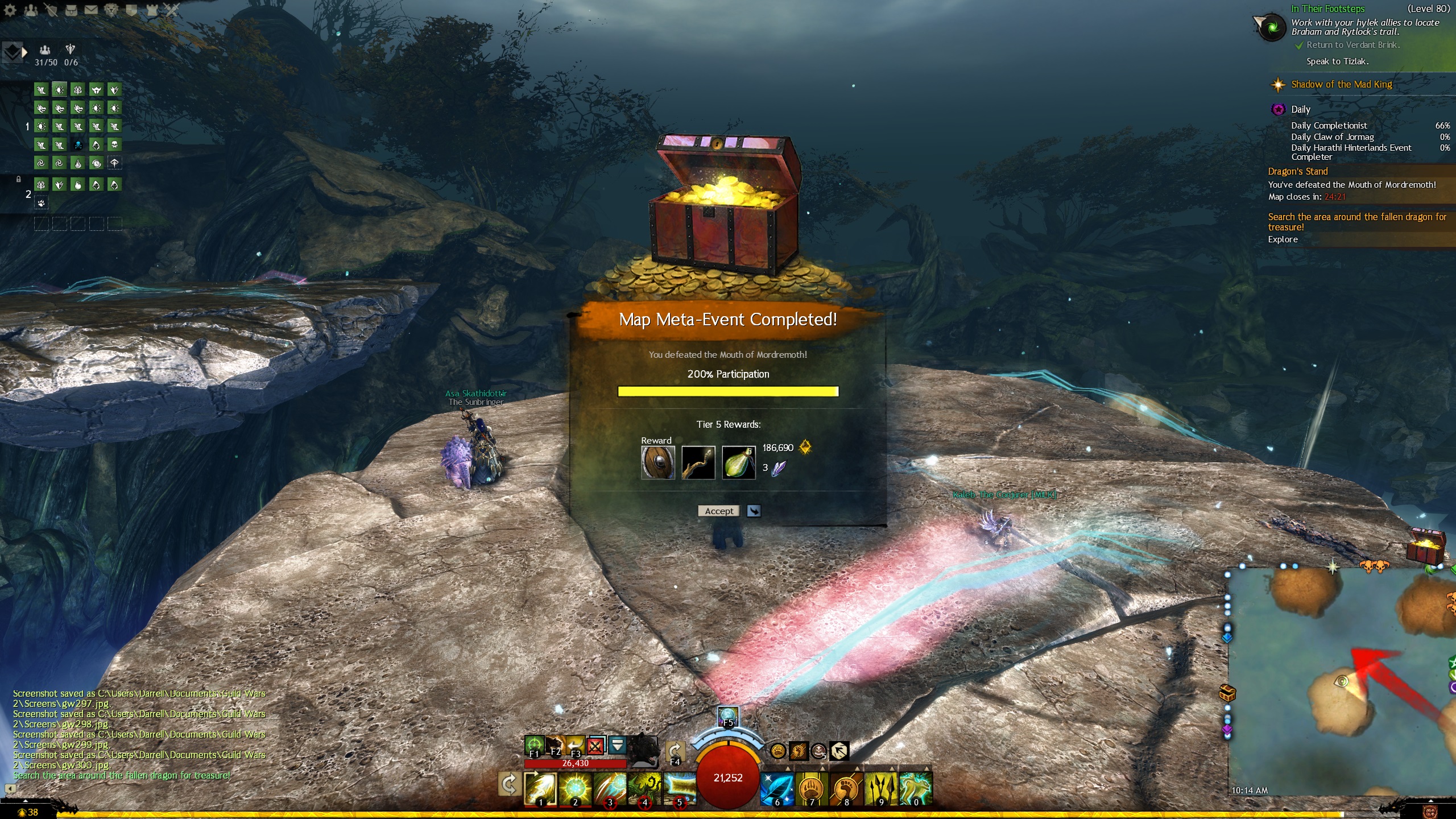
Task: Open the Black Lion trading post icon
Action: click(x=111, y=10)
